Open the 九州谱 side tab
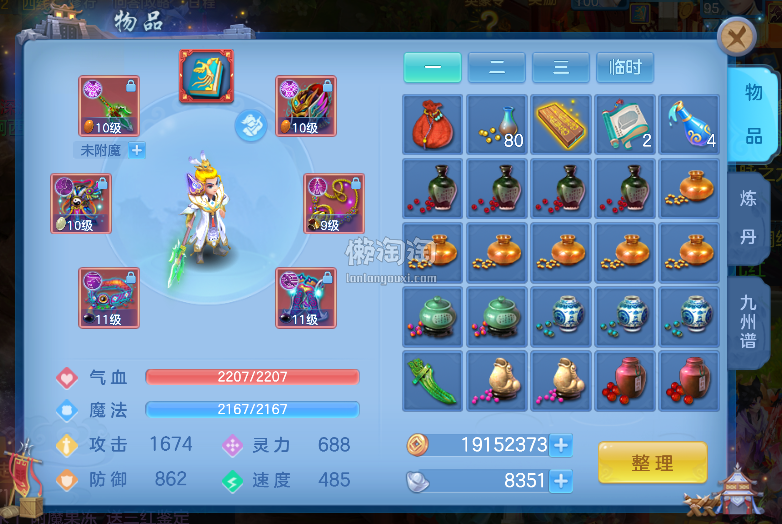The image size is (782, 524). click(x=749, y=320)
